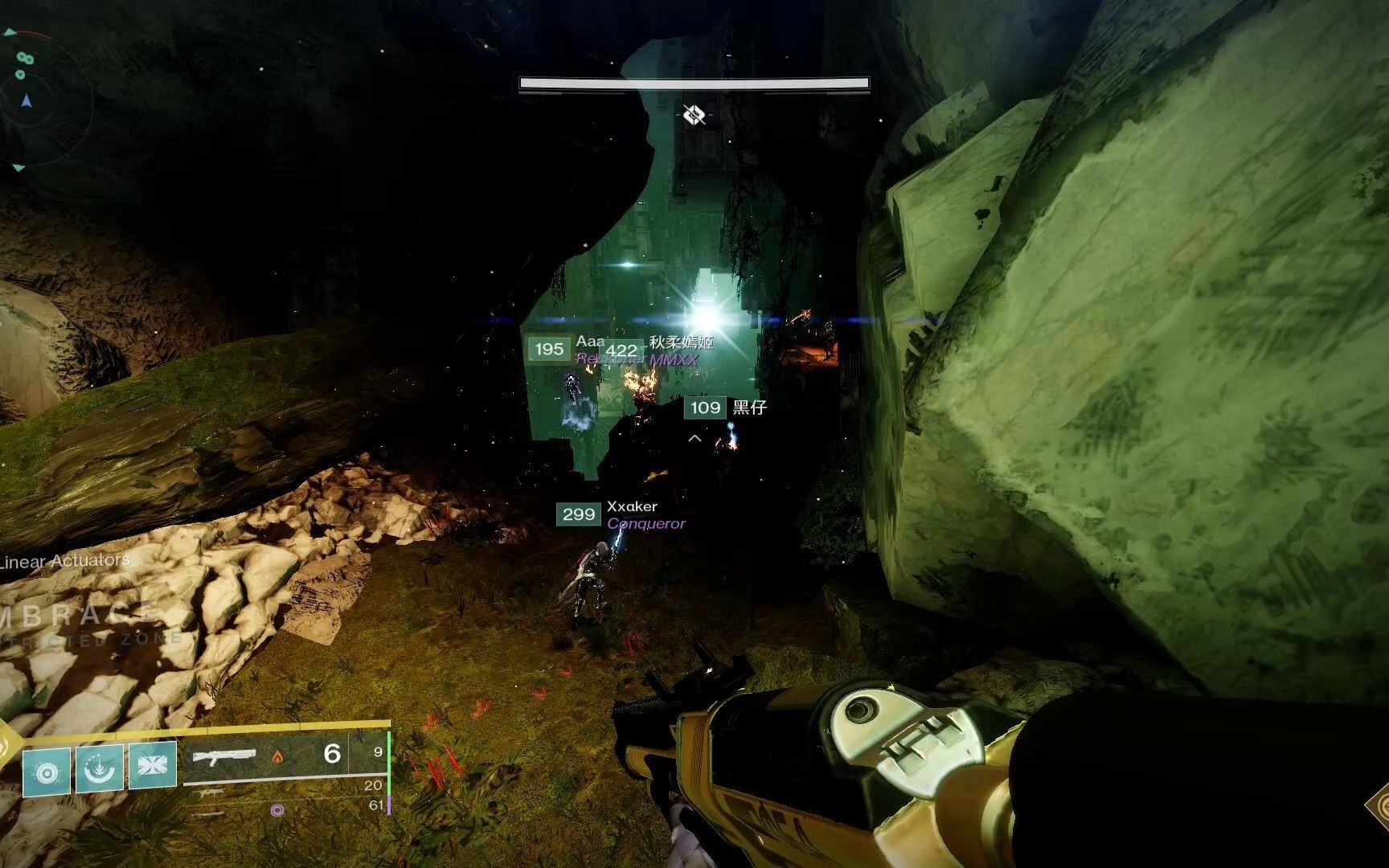Select the Xxaker player nameplate
Viewport: 1389px width, 868px height.
[x=632, y=506]
